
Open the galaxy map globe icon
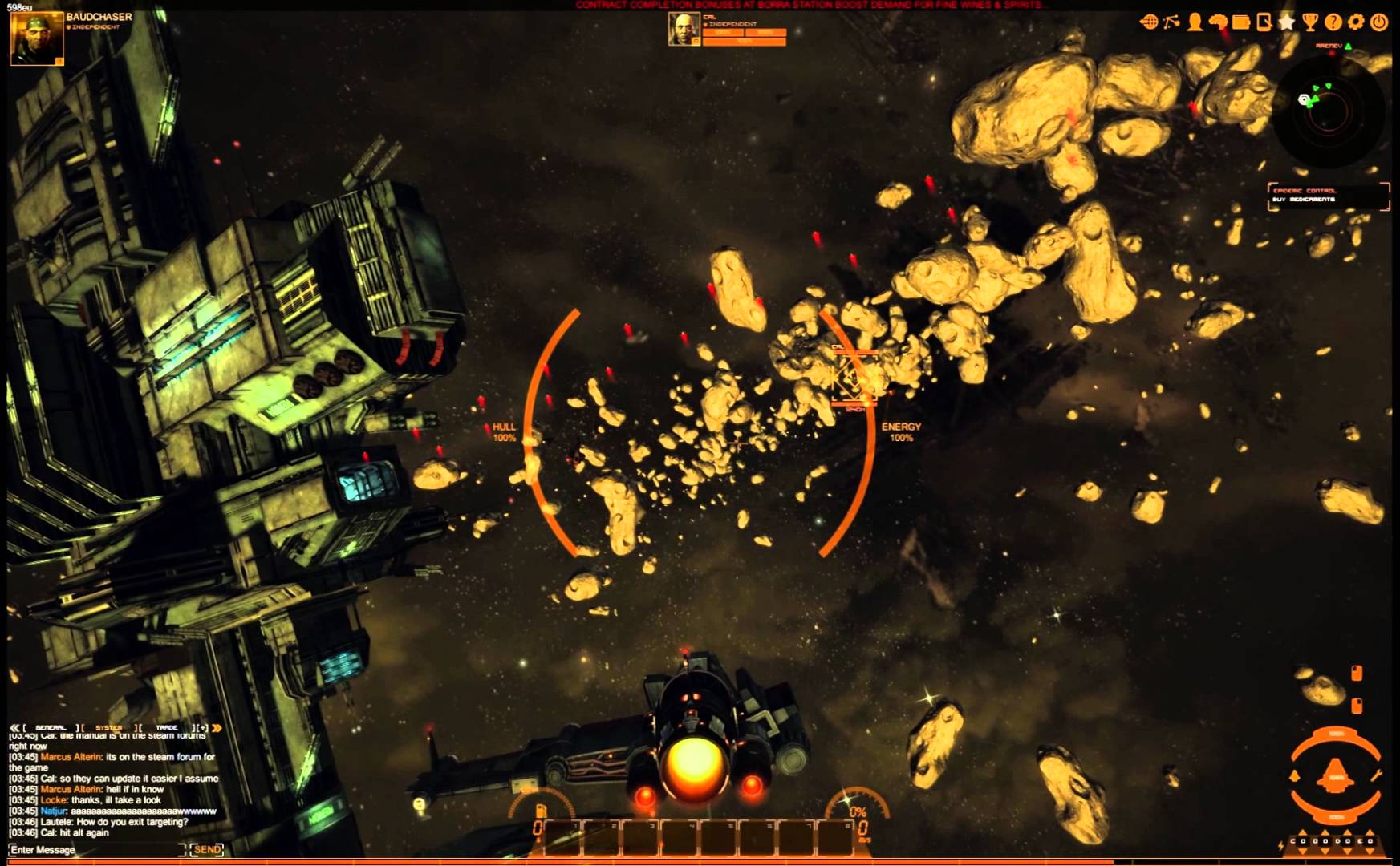click(x=1148, y=22)
